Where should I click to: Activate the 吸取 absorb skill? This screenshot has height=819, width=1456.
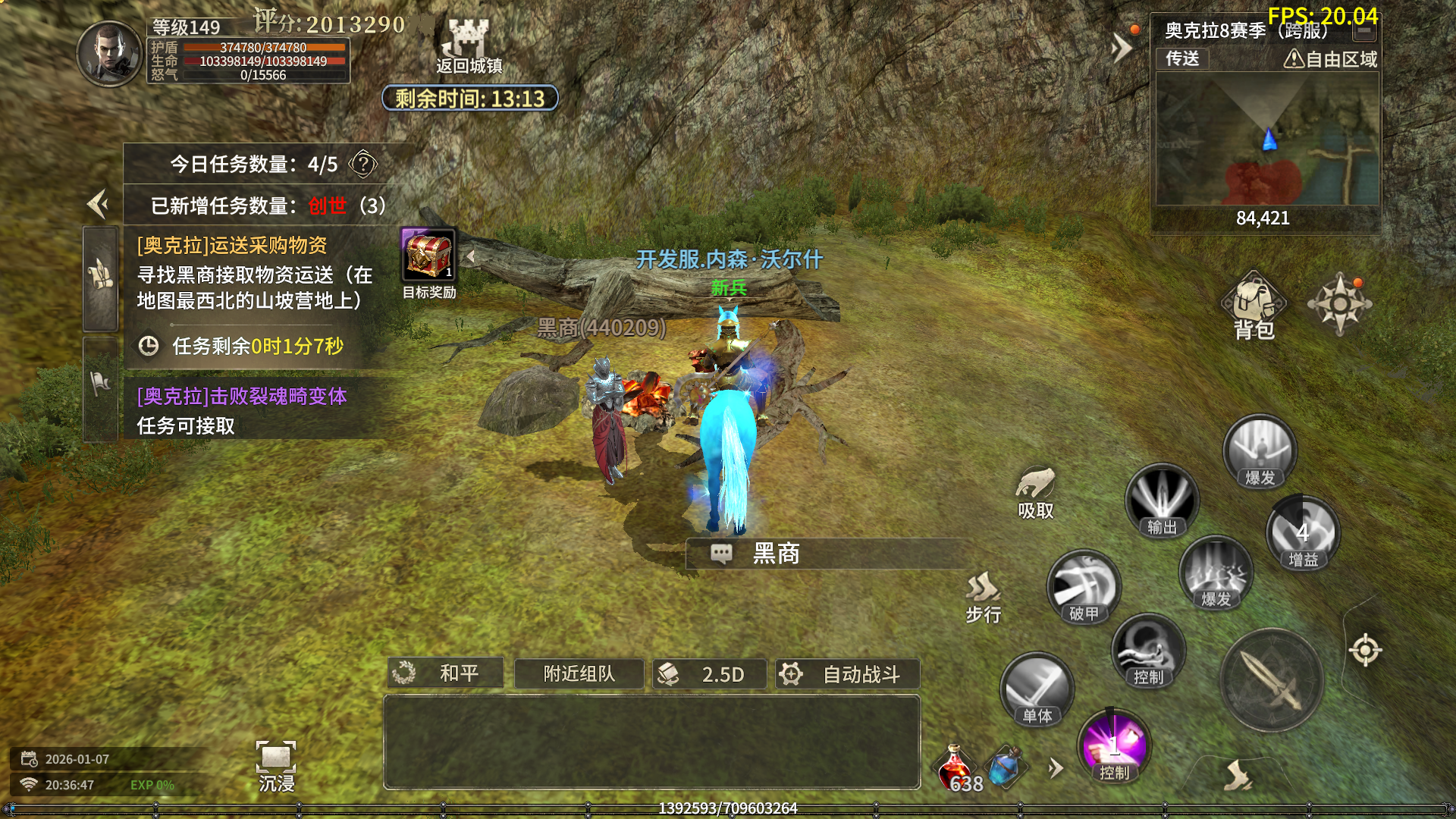coord(1036,491)
